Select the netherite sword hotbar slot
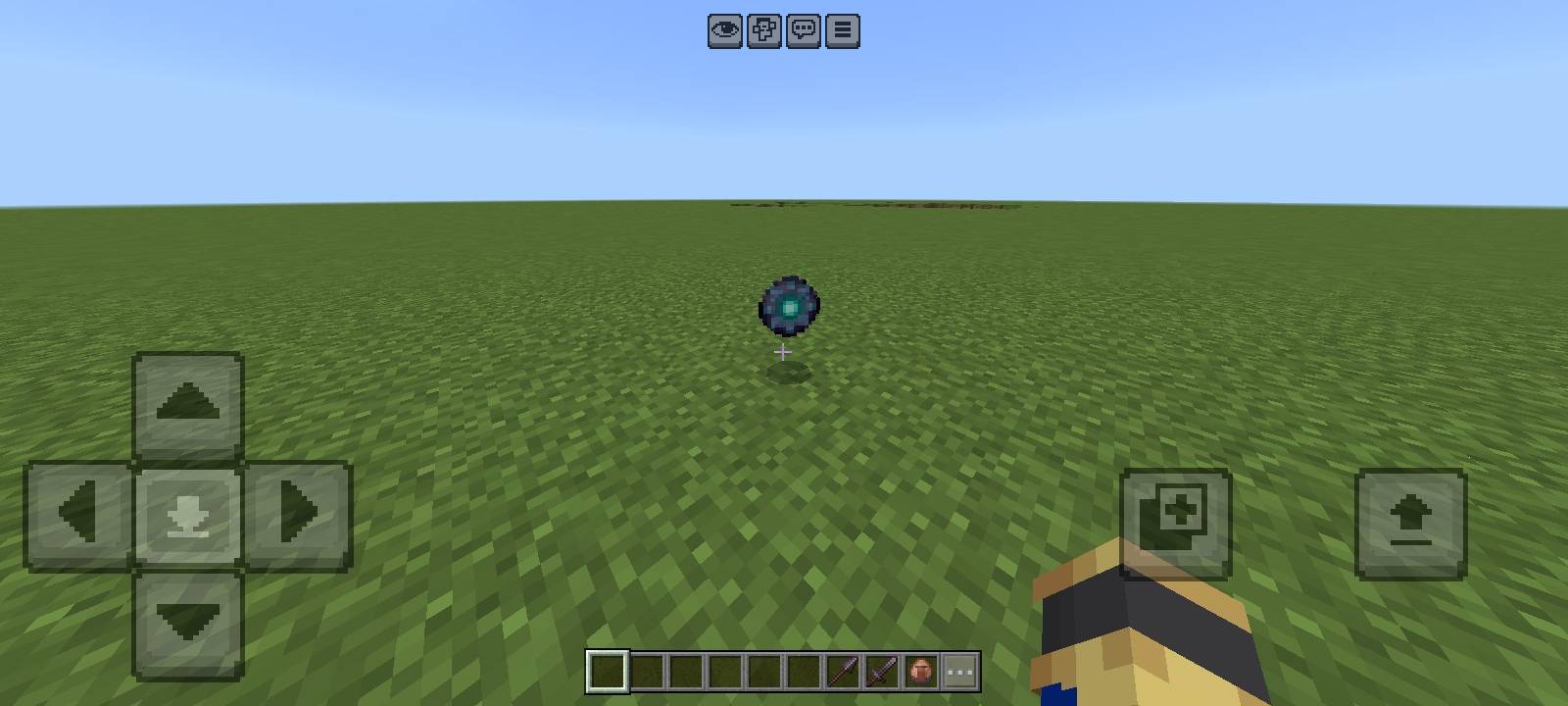The width and height of the screenshot is (1568, 706). pos(879,670)
